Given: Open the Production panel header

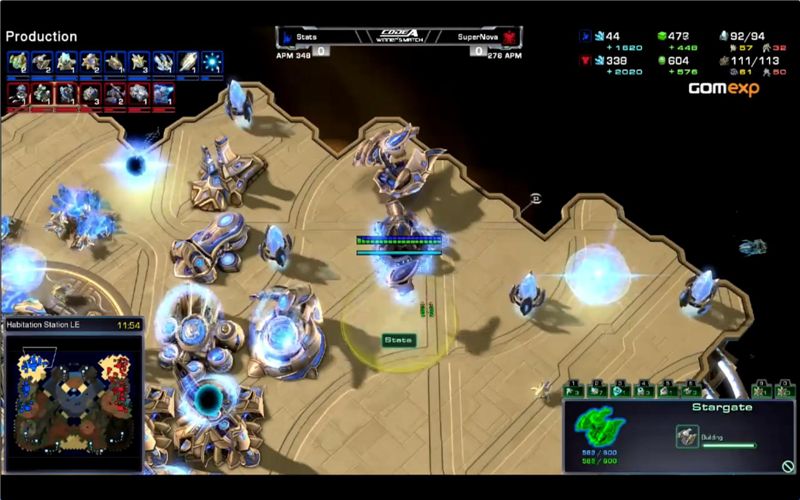Looking at the screenshot, I should pos(41,37).
